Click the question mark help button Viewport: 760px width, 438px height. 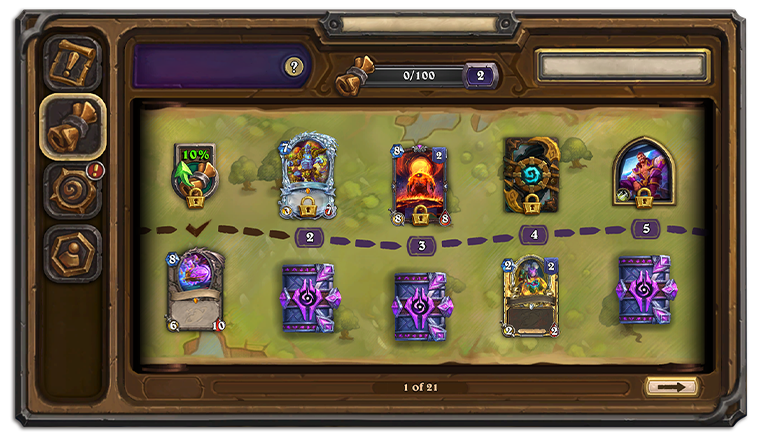(293, 67)
